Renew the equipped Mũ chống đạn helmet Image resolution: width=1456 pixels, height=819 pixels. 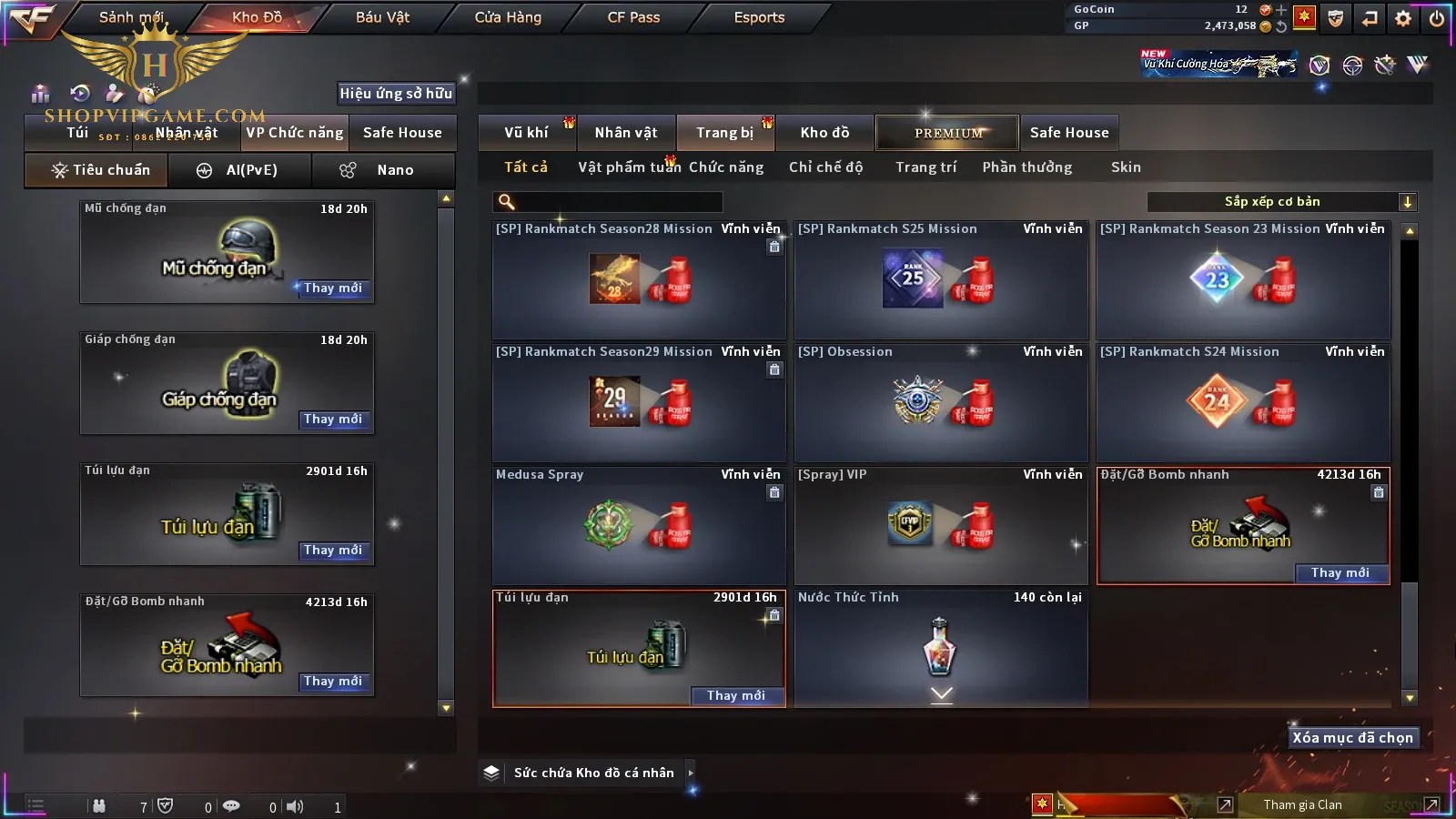[x=333, y=288]
